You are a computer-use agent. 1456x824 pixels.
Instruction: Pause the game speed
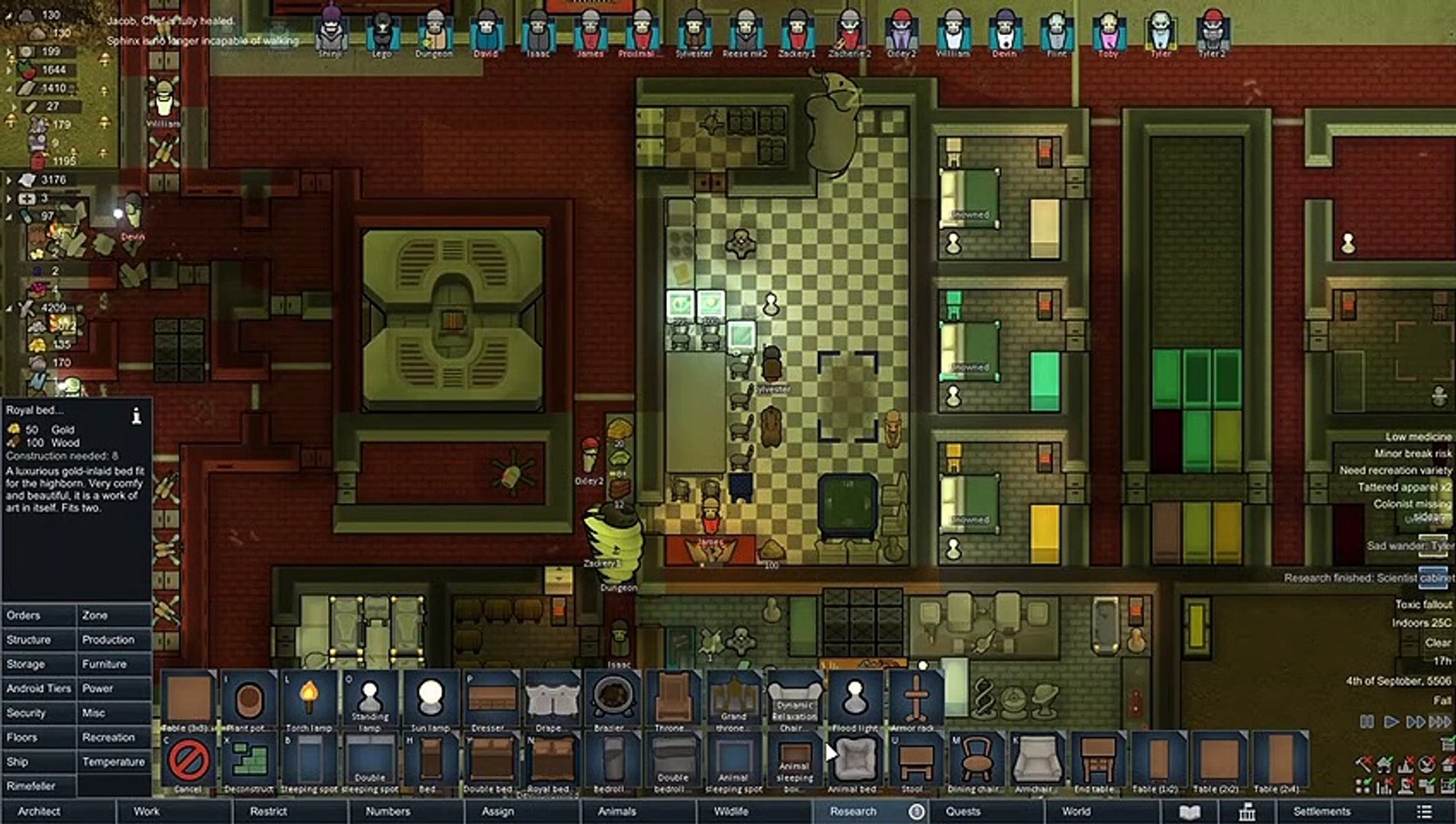[x=1367, y=721]
